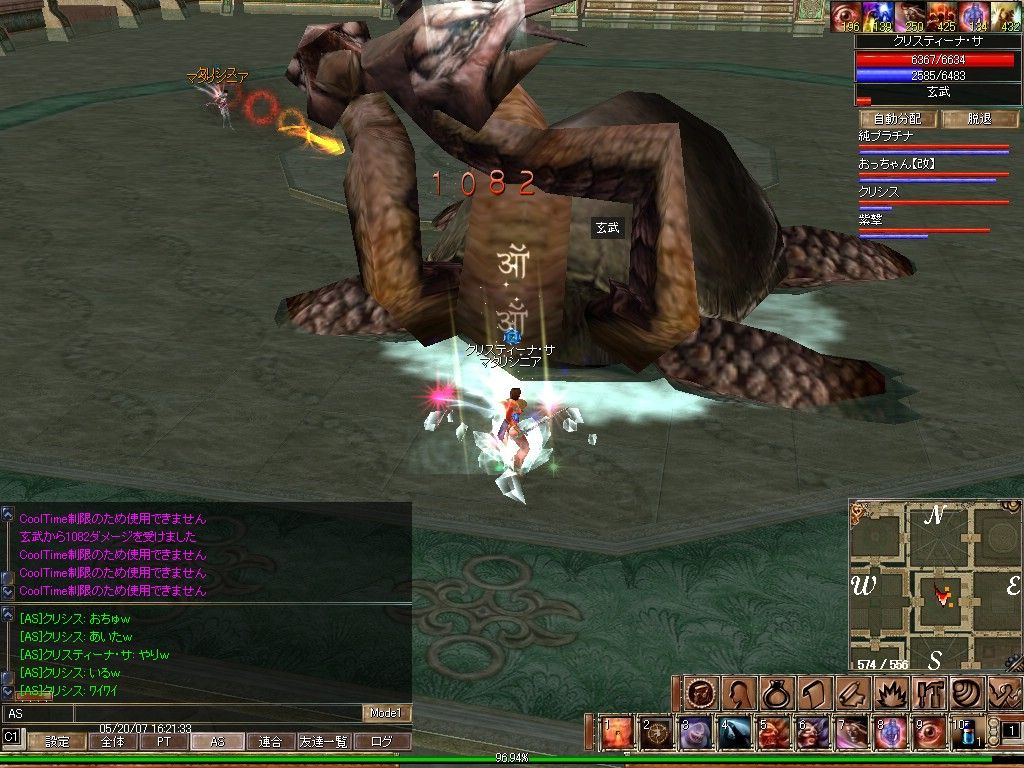Select the PT party chat tab
Viewport: 1024px width, 768px height.
pyautogui.click(x=163, y=742)
